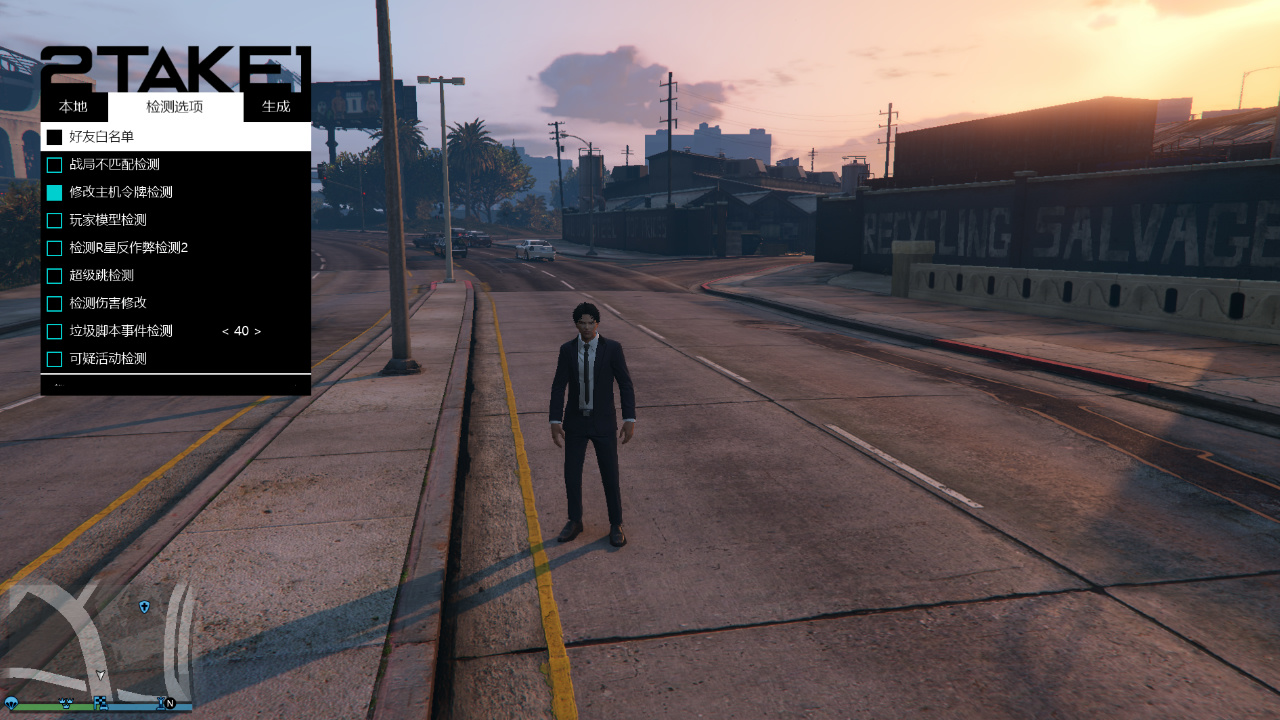This screenshot has width=1280, height=720.
Task: Toggle 可疑活动检测 on
Action: (55, 359)
